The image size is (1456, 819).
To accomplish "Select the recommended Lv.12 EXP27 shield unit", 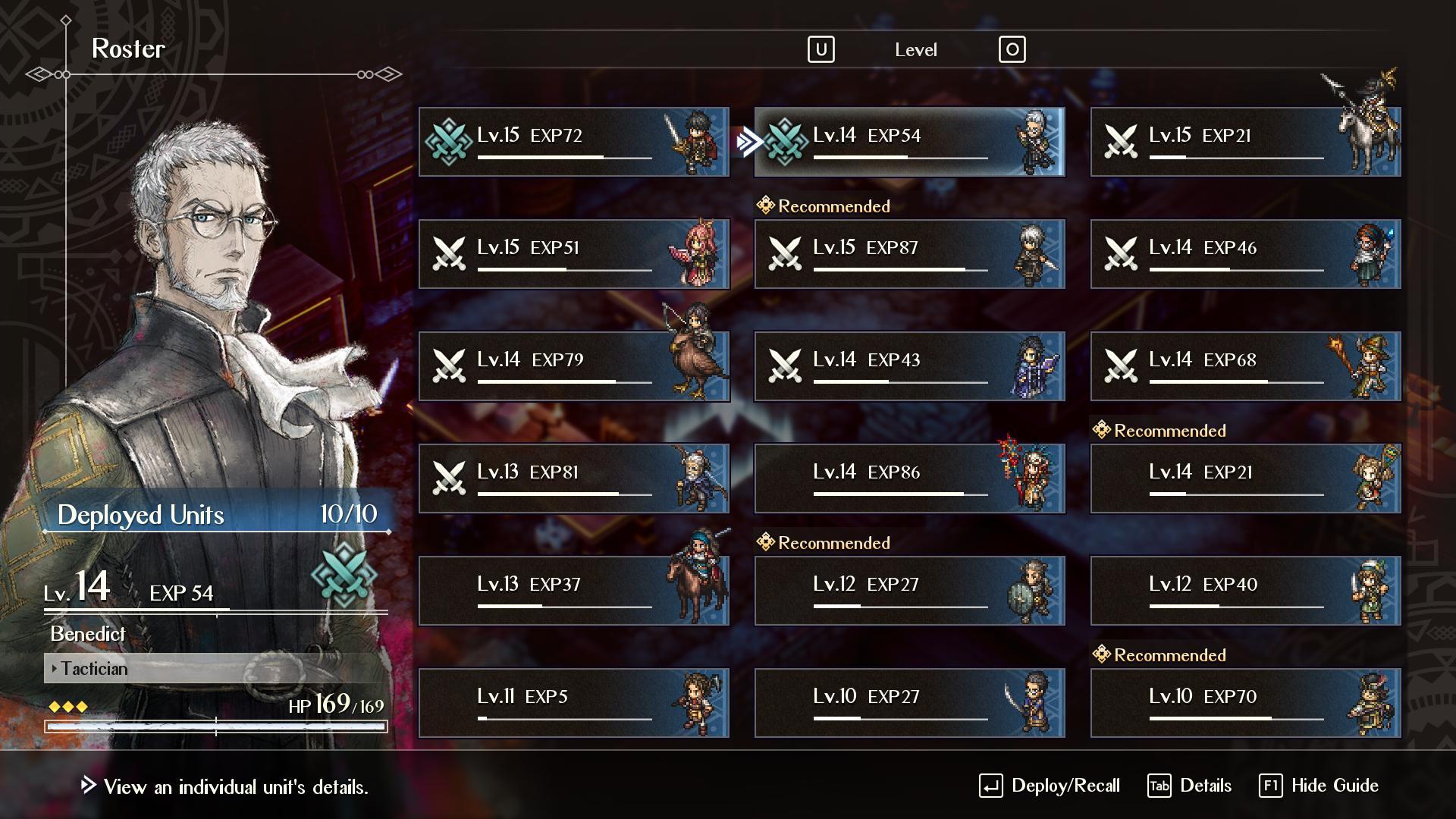I will tap(909, 591).
